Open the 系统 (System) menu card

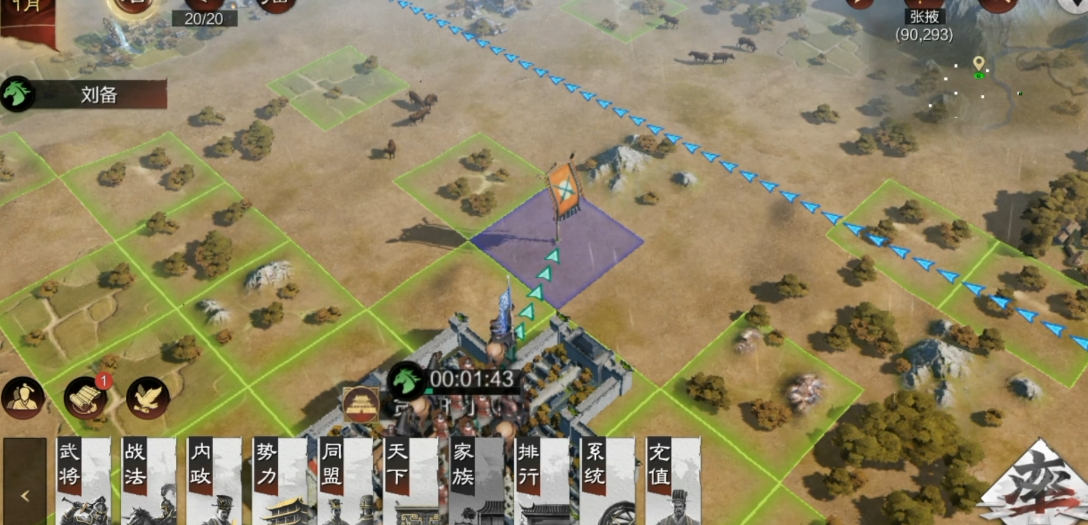[606, 481]
